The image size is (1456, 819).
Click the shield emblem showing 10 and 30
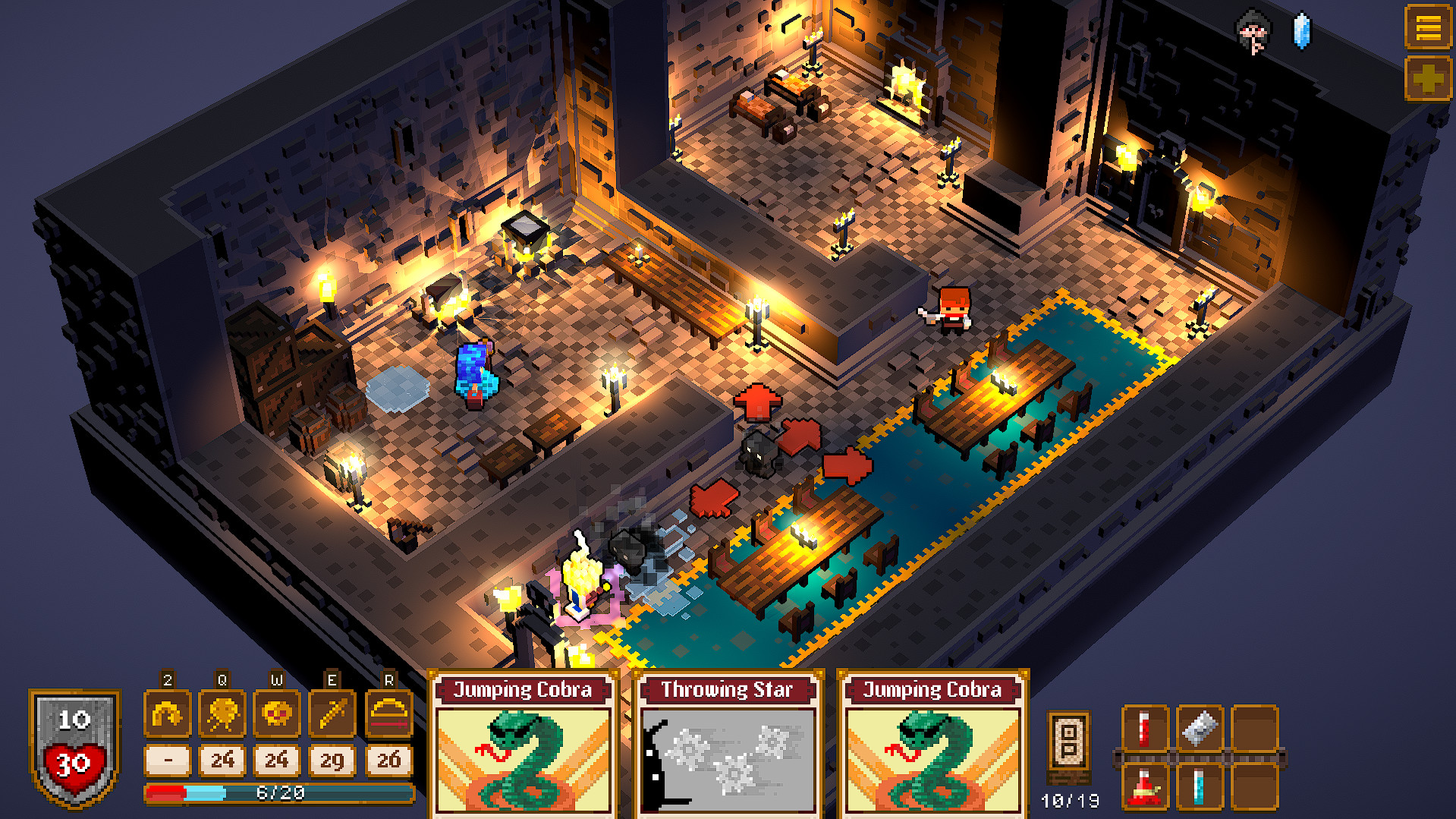(x=75, y=748)
